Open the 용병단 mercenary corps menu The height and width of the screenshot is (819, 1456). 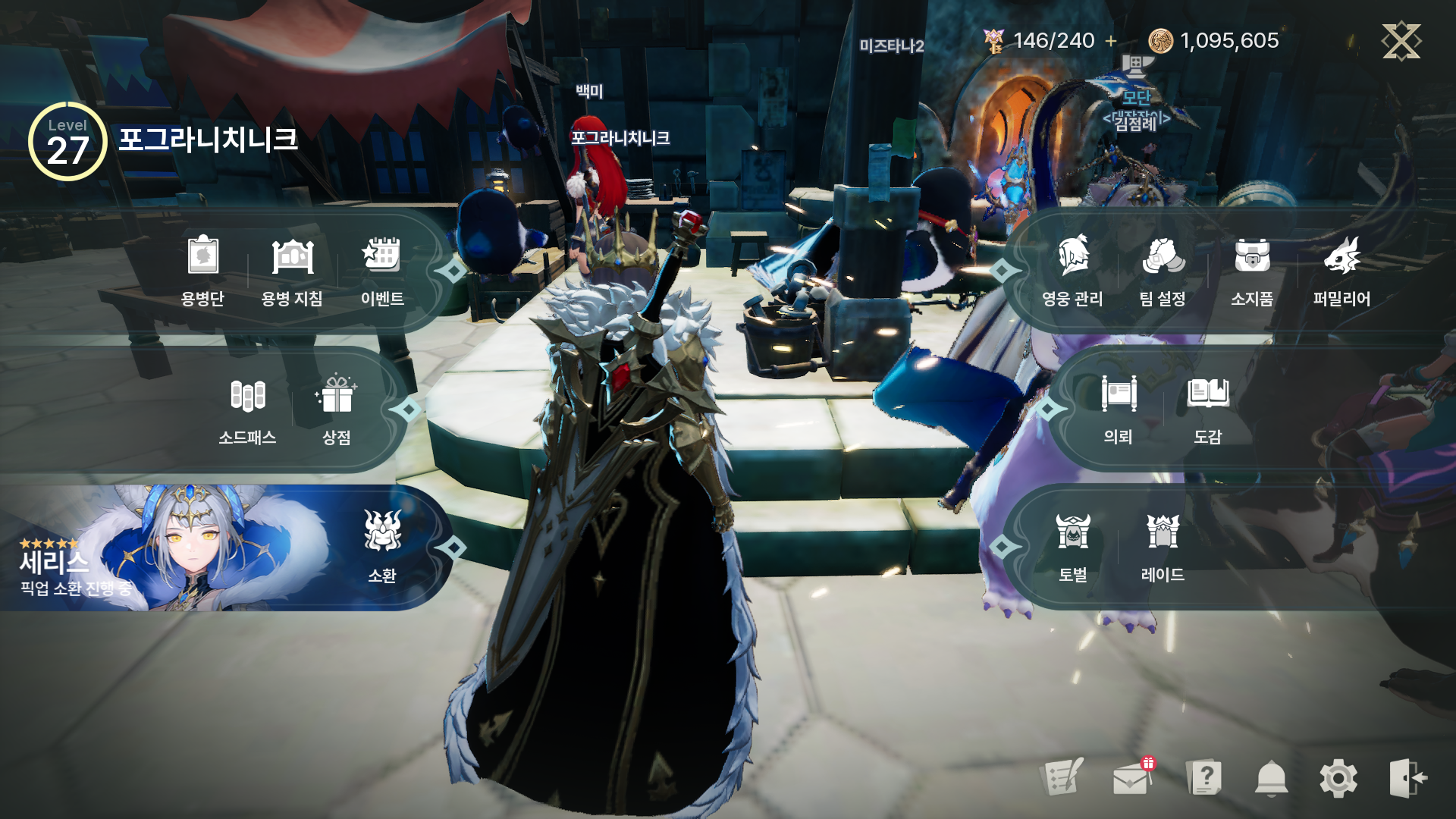click(202, 269)
